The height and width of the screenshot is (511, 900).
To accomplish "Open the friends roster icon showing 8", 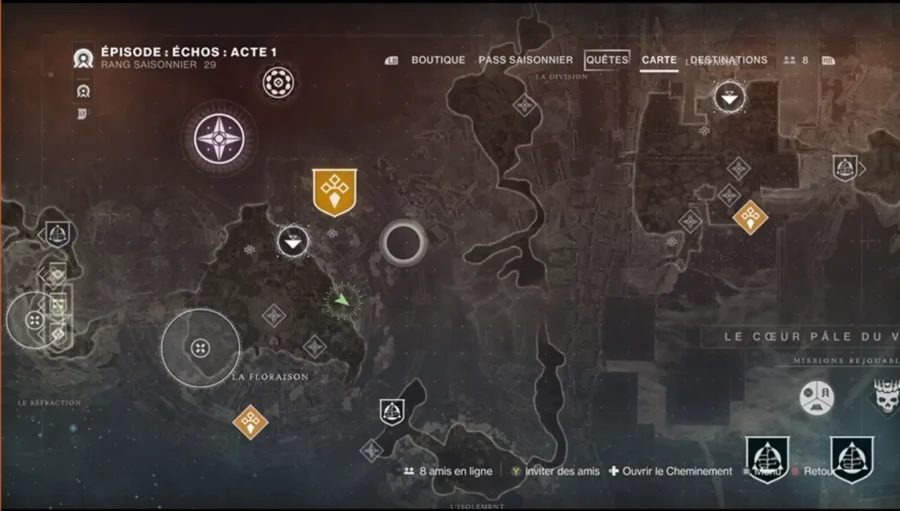I will coord(796,60).
